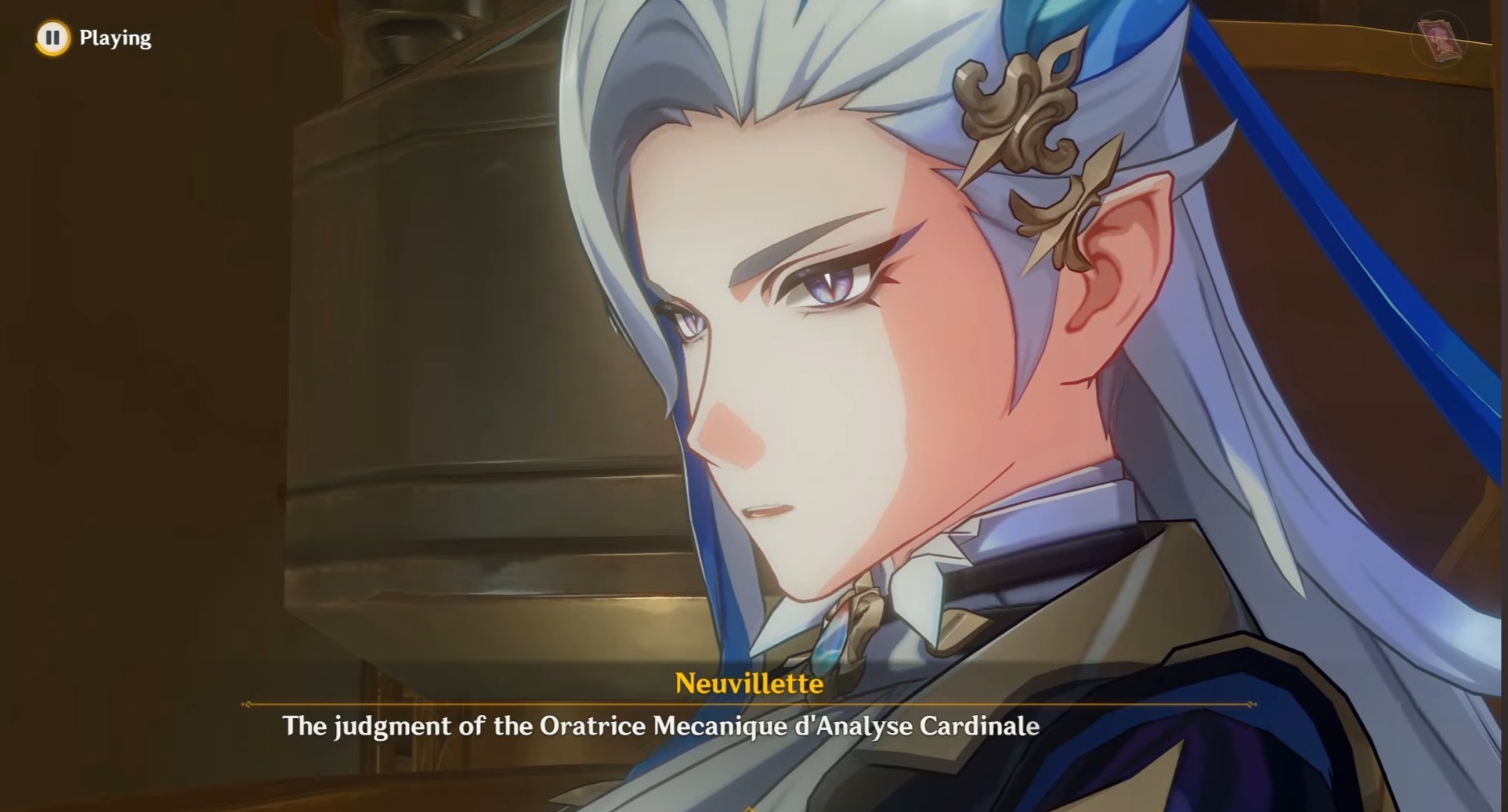Click the Playing text label
This screenshot has height=812, width=1508.
[116, 37]
